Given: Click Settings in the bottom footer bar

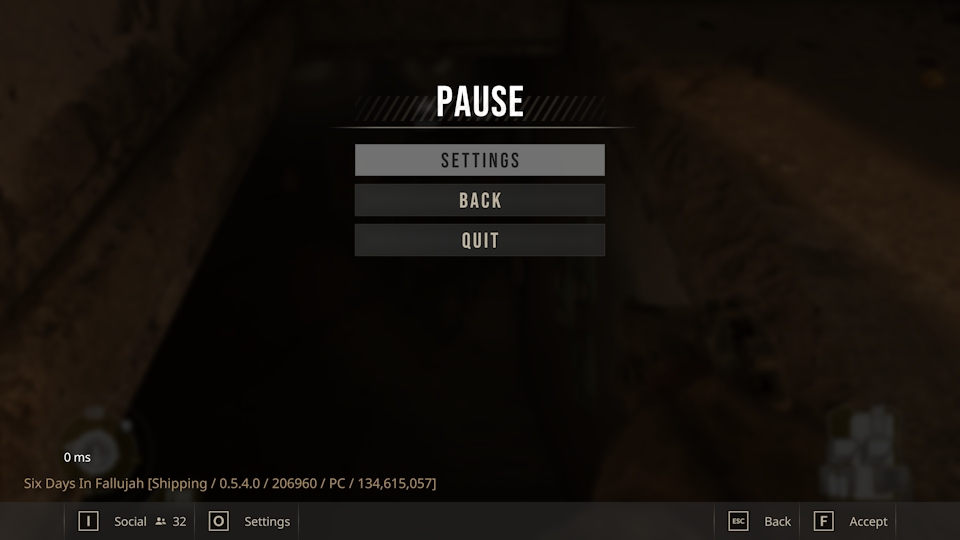Looking at the screenshot, I should (266, 521).
